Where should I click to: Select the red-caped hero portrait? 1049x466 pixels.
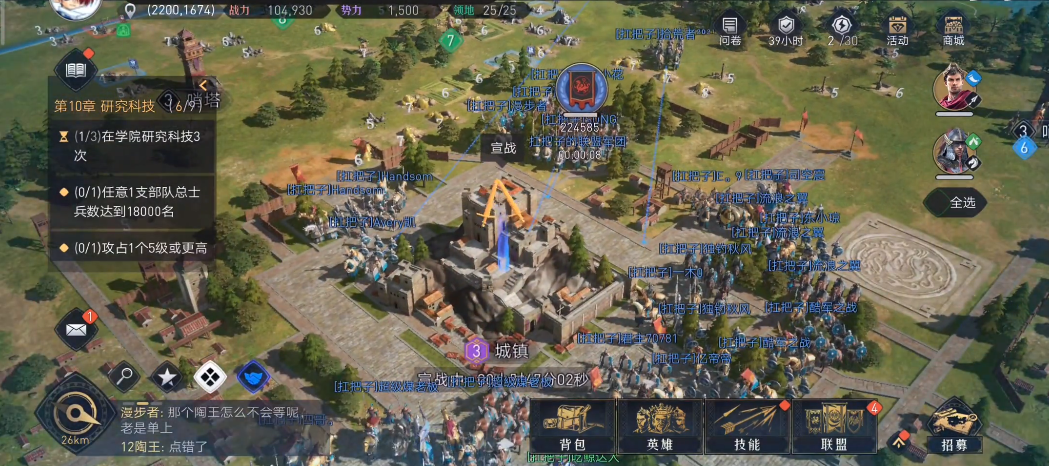pos(954,88)
